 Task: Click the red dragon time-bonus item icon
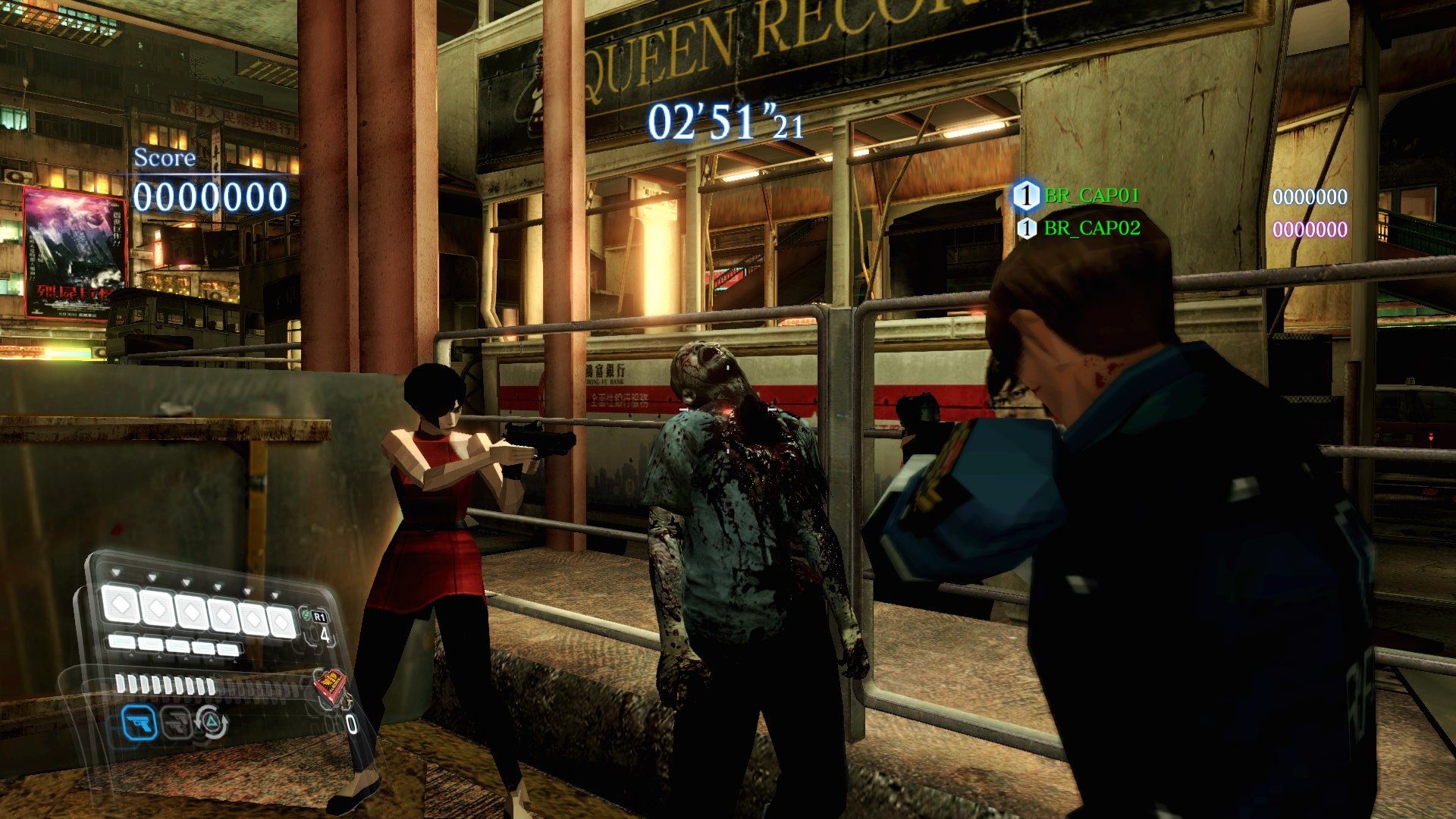(332, 686)
